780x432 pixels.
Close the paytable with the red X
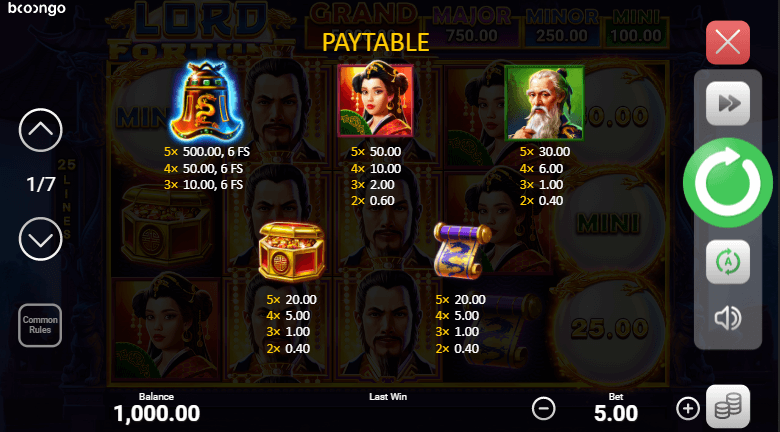tap(728, 43)
